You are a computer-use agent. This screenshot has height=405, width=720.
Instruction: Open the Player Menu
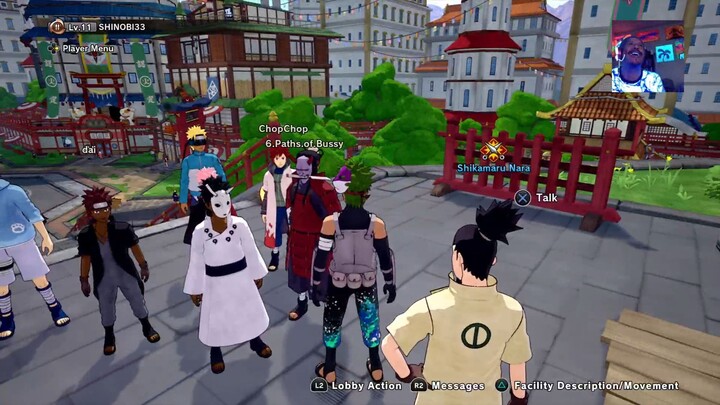(80, 47)
